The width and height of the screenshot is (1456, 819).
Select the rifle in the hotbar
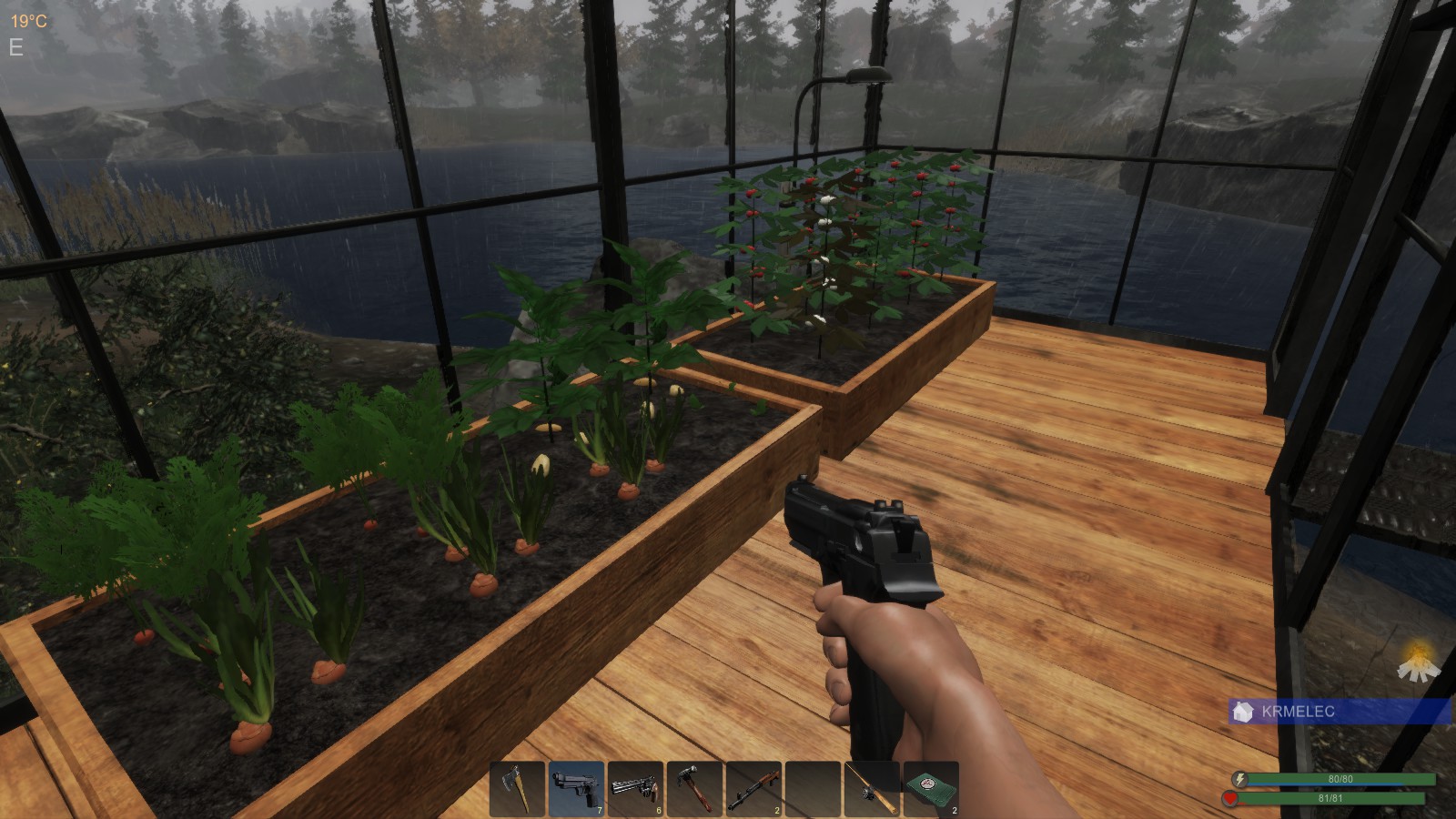click(x=755, y=787)
